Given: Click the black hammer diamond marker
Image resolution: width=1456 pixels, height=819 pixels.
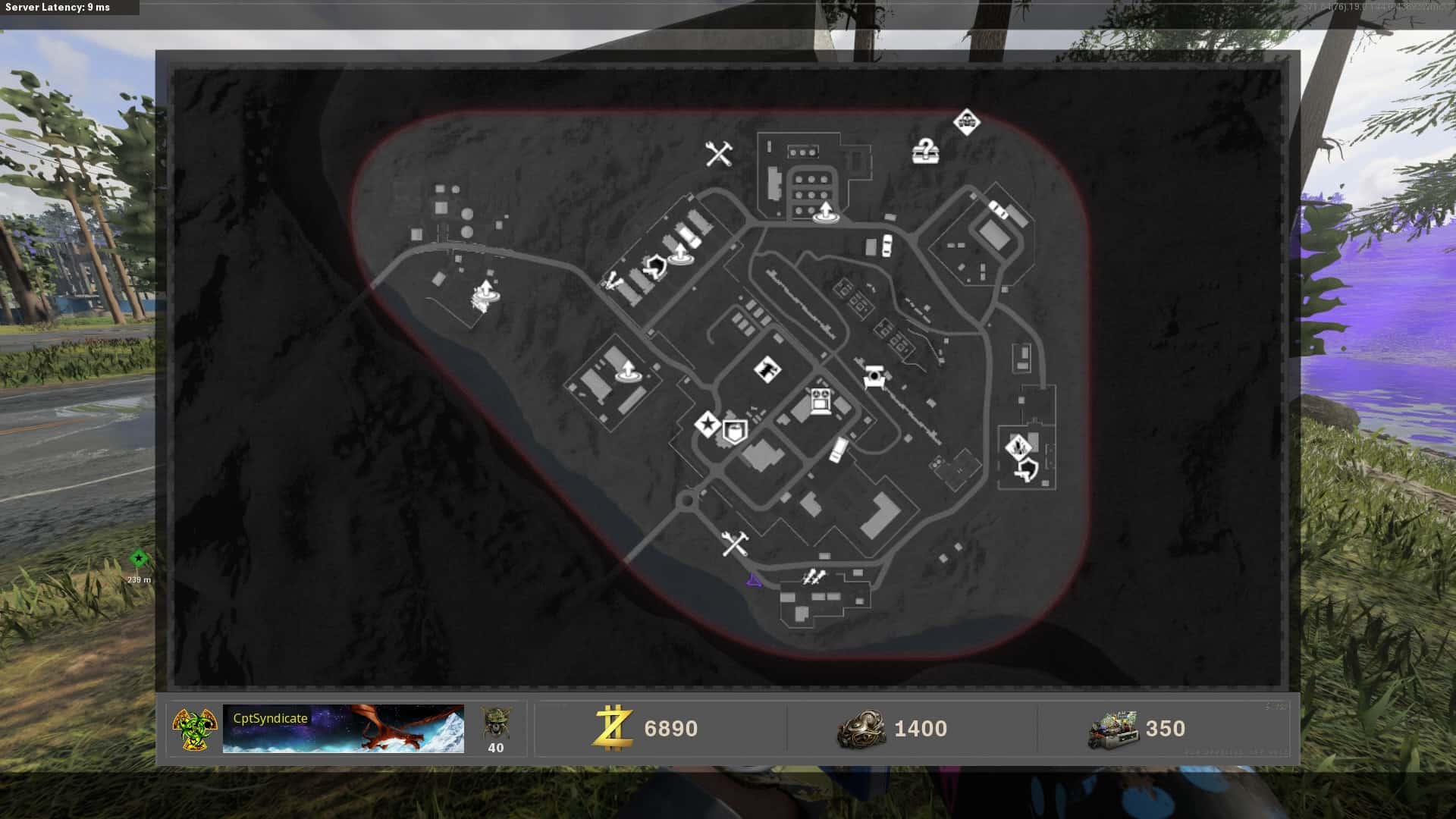Looking at the screenshot, I should point(768,370).
